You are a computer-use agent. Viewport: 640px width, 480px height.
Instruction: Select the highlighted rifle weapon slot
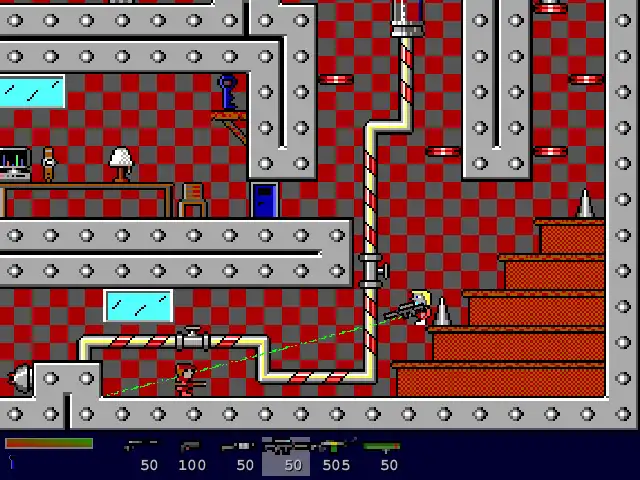286,455
